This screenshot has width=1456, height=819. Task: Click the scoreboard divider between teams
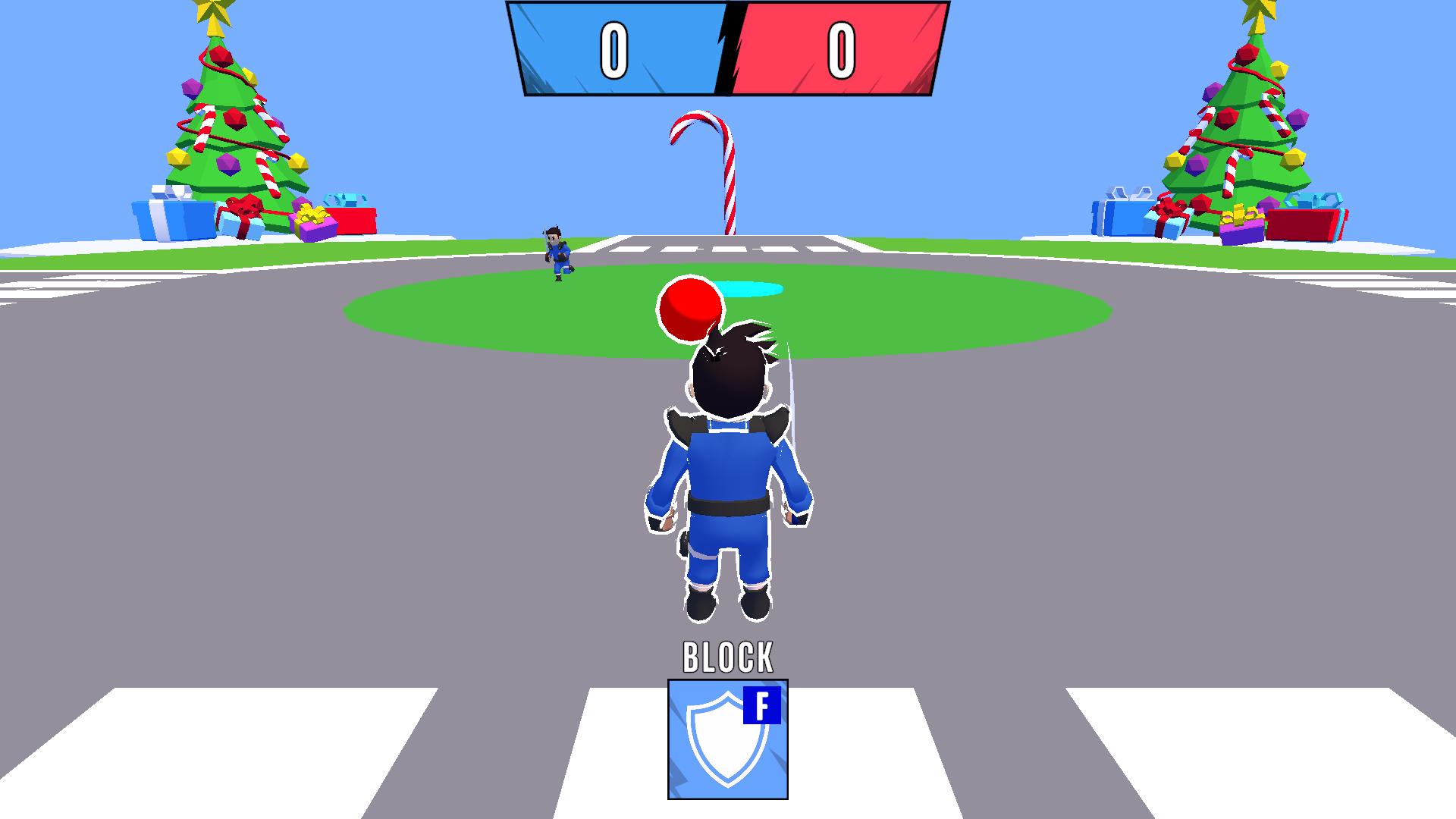pyautogui.click(x=726, y=49)
